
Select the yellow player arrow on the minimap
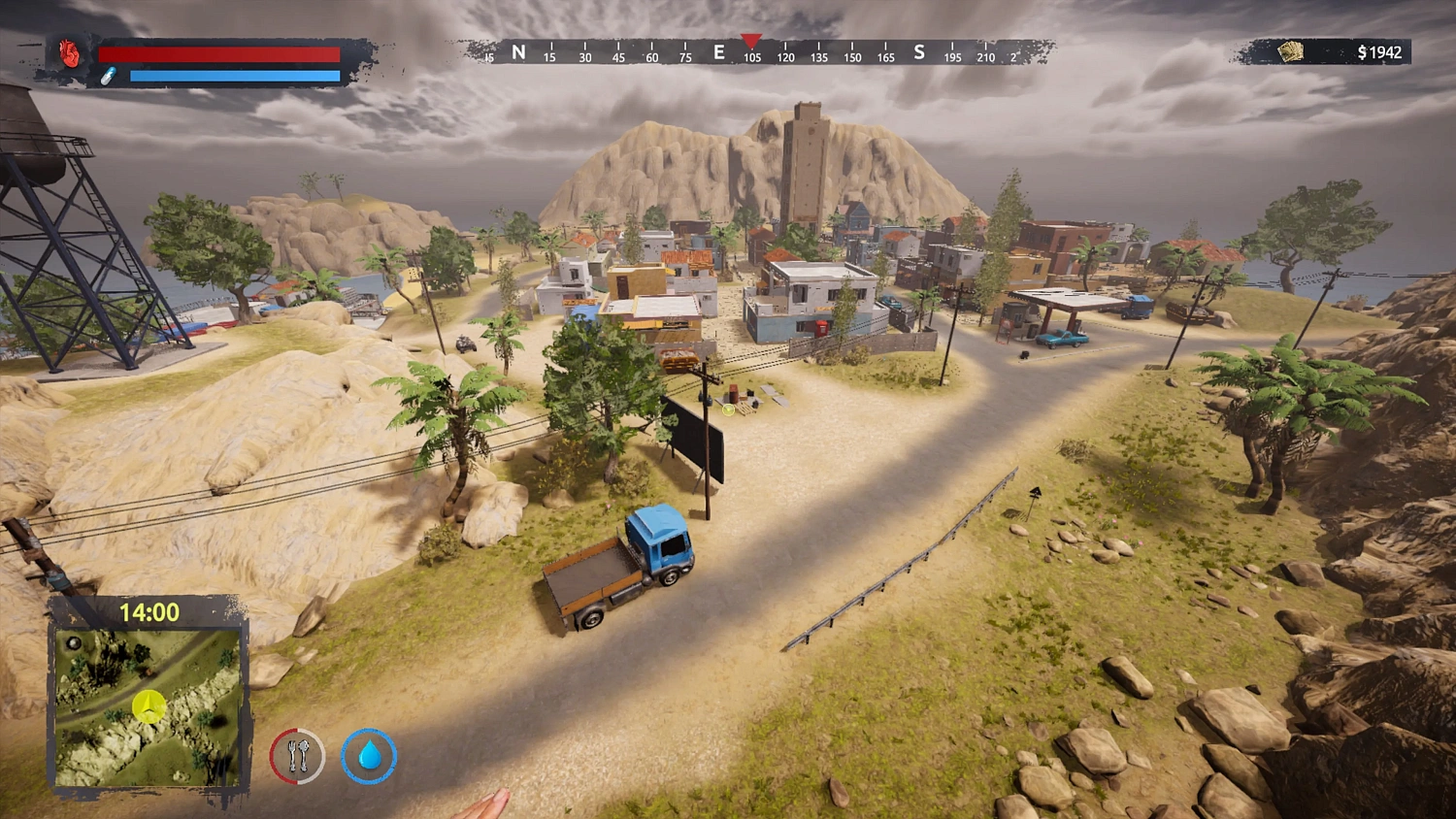[149, 705]
